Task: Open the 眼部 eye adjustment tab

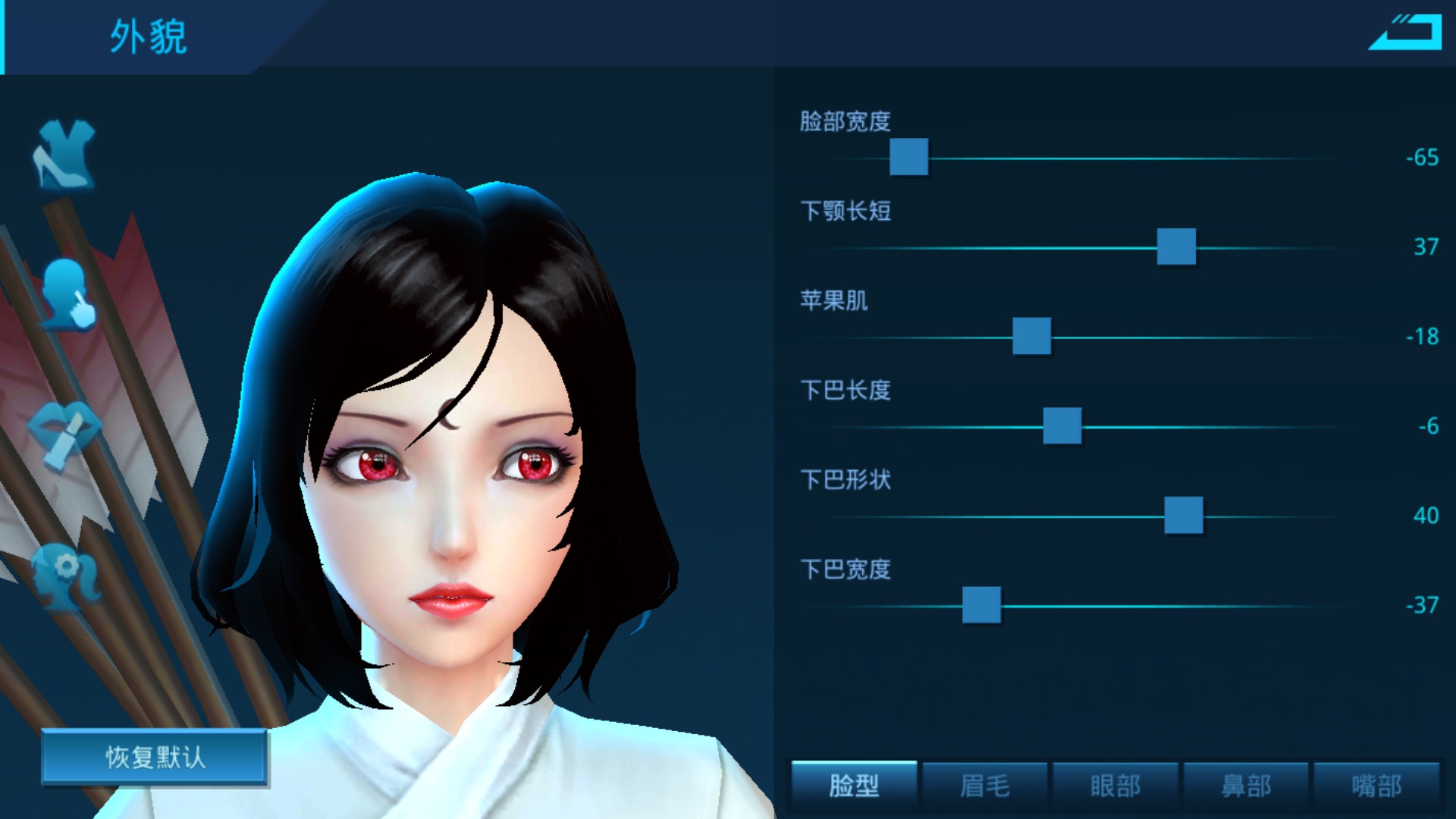Action: point(1115,786)
